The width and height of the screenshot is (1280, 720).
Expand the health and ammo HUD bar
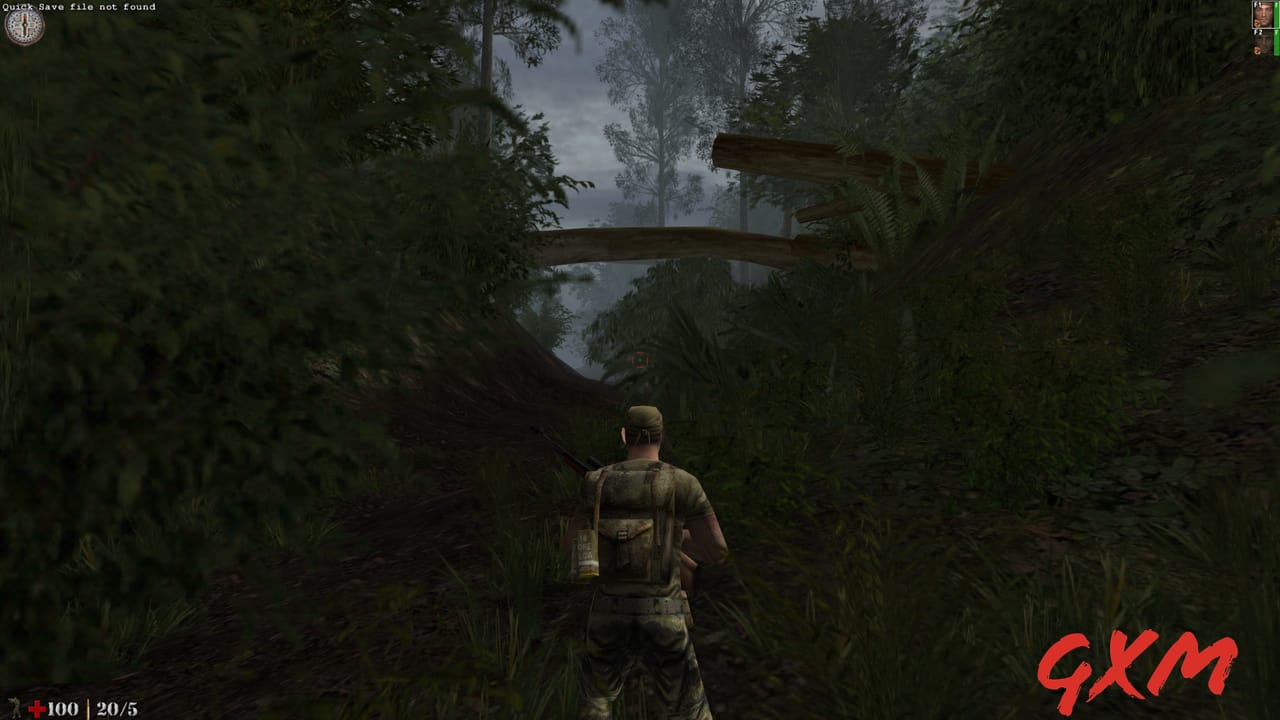point(70,707)
